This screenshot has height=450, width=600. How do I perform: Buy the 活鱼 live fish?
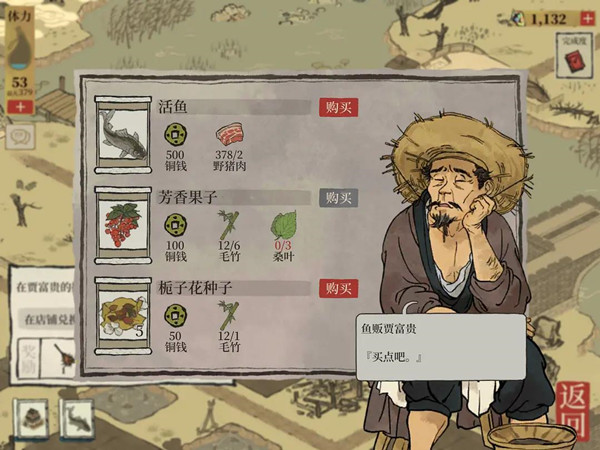(x=338, y=107)
